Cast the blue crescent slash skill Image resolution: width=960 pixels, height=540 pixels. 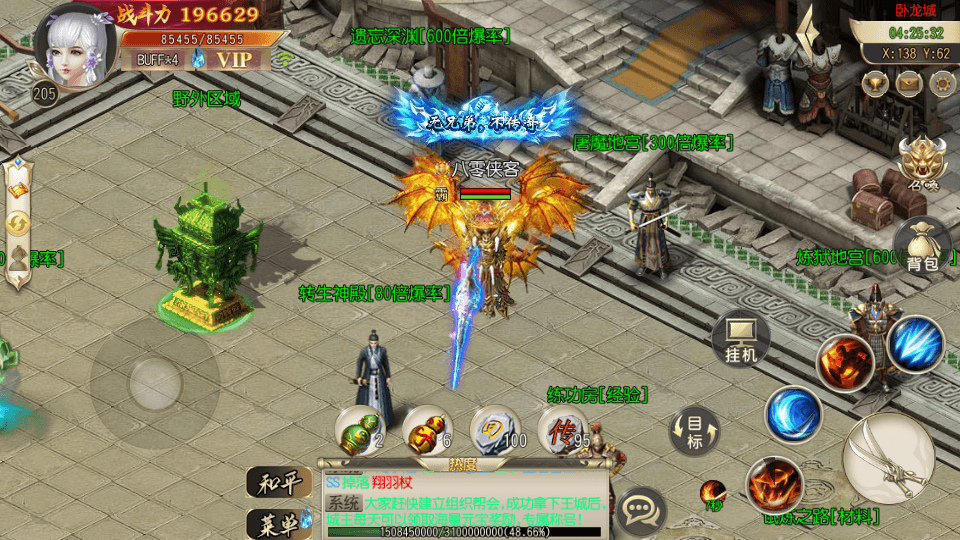[794, 414]
